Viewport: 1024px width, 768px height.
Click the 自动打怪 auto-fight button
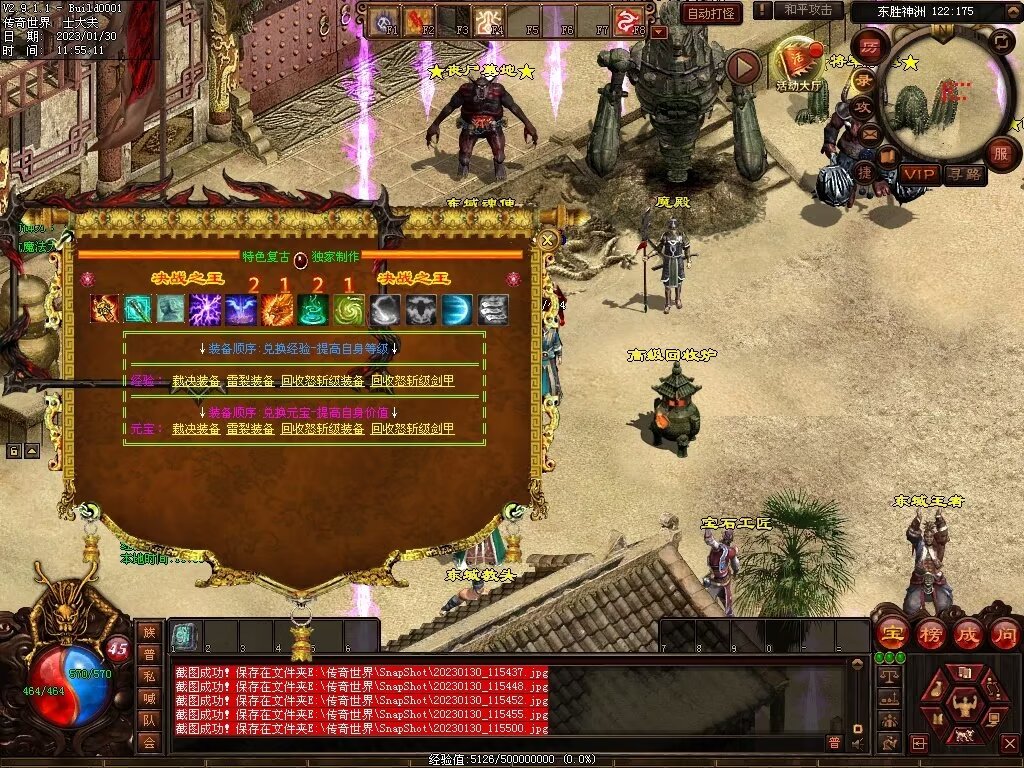711,13
